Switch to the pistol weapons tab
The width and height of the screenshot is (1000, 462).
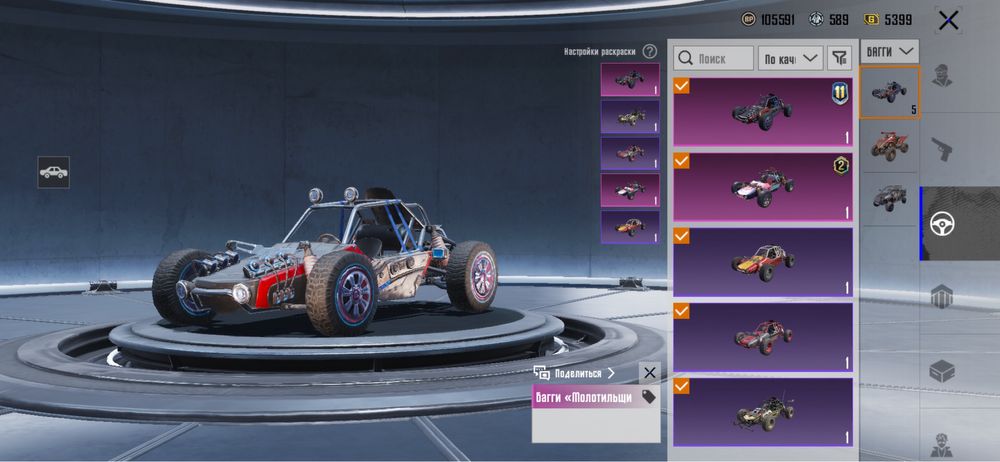[x=941, y=150]
